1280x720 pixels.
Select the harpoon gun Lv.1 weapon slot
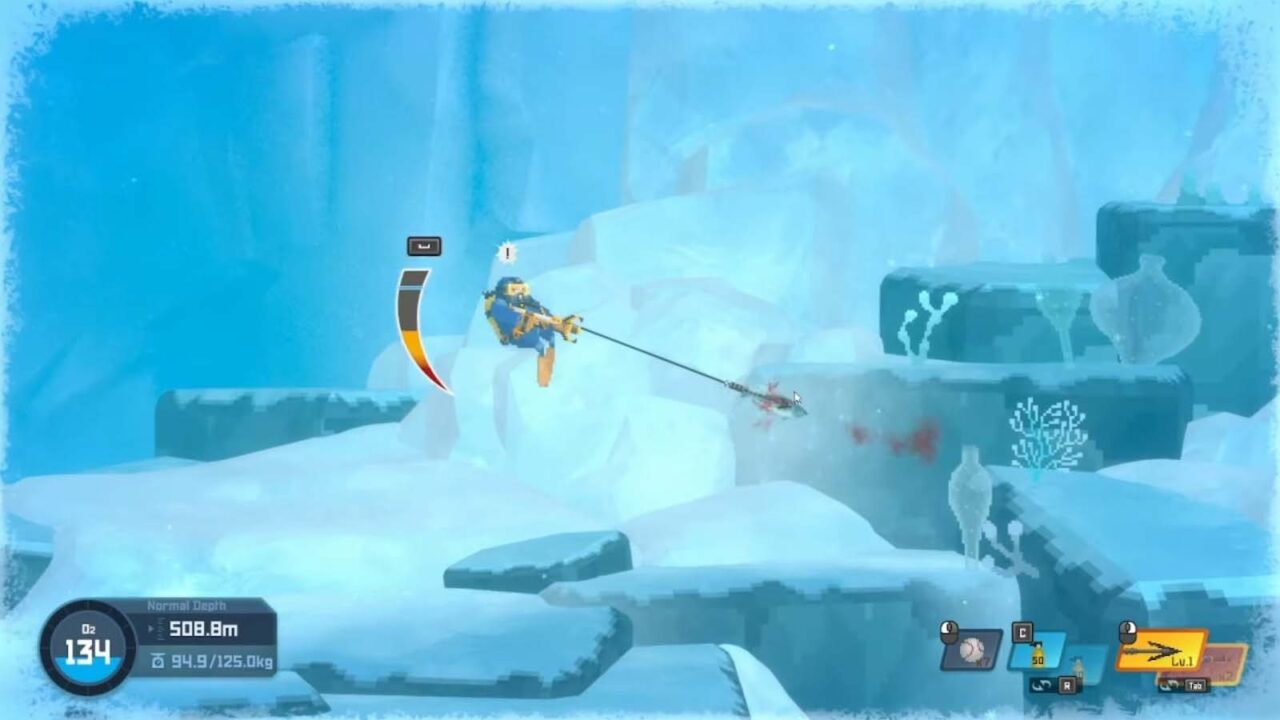coord(1160,648)
